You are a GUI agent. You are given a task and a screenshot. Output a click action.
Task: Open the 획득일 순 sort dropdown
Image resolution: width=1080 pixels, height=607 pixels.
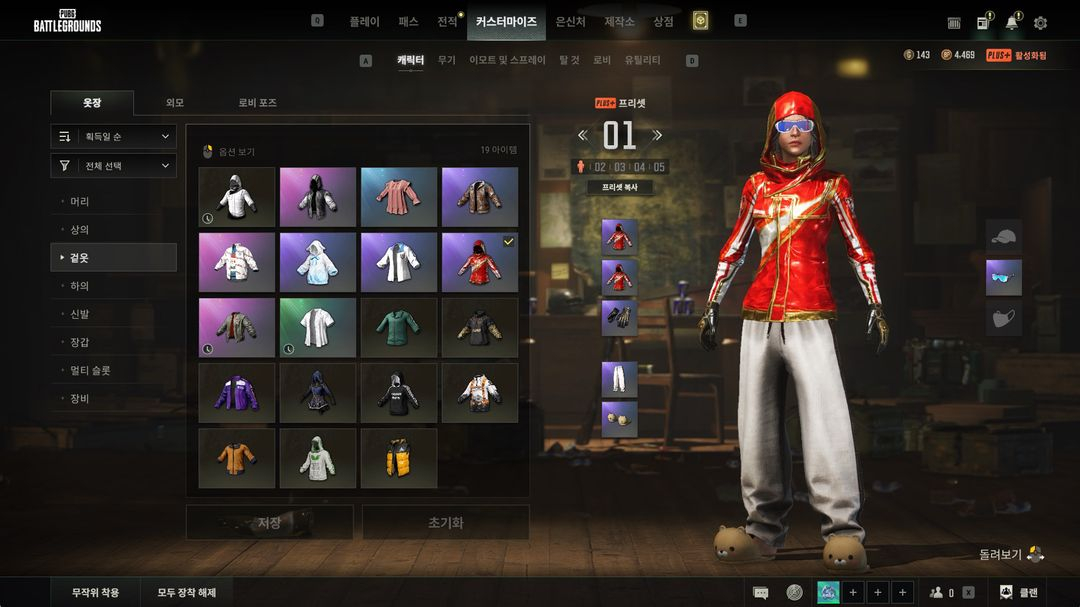coord(113,137)
